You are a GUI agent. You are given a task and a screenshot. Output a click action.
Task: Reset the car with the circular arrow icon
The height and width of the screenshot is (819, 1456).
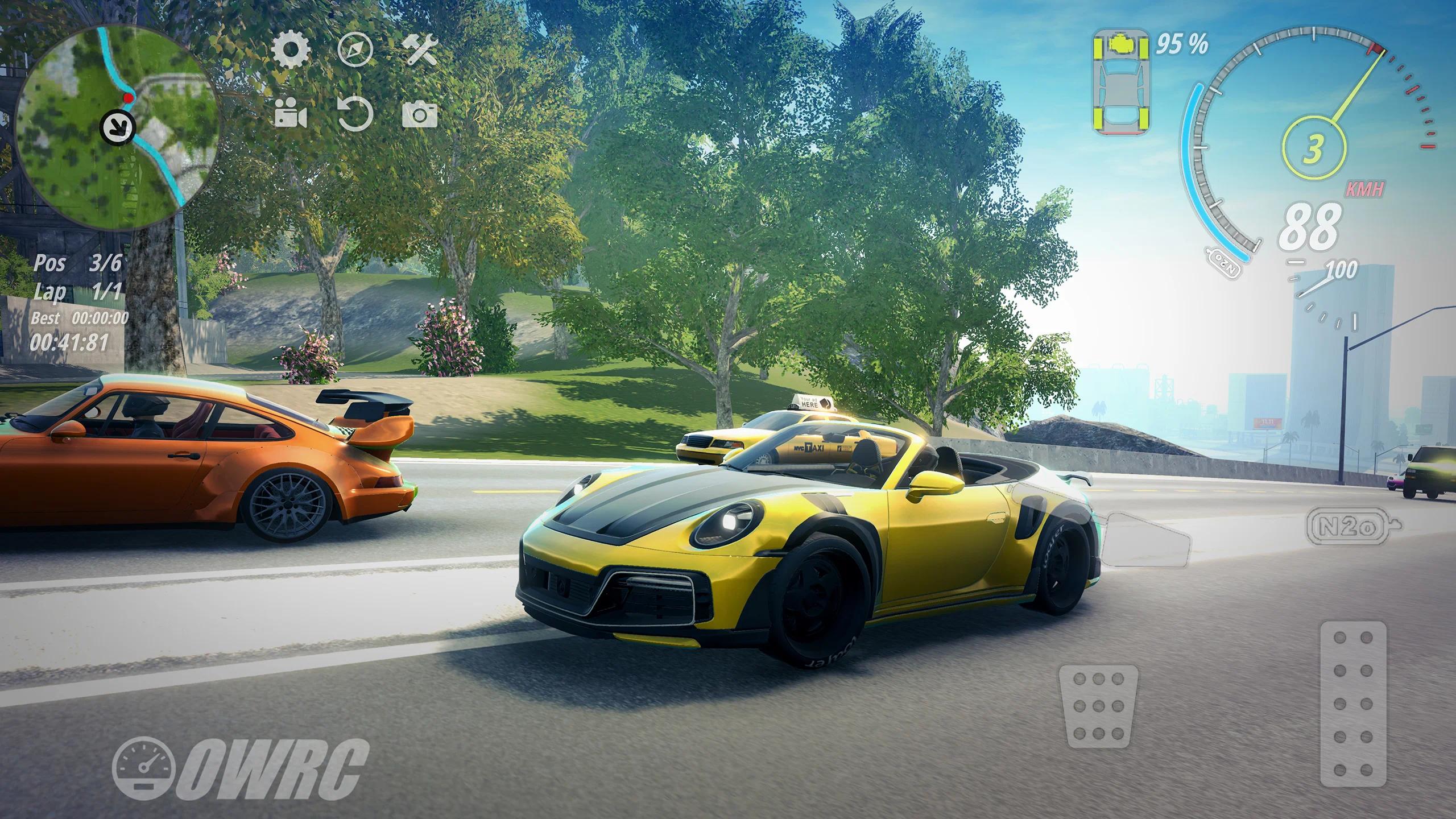click(355, 114)
